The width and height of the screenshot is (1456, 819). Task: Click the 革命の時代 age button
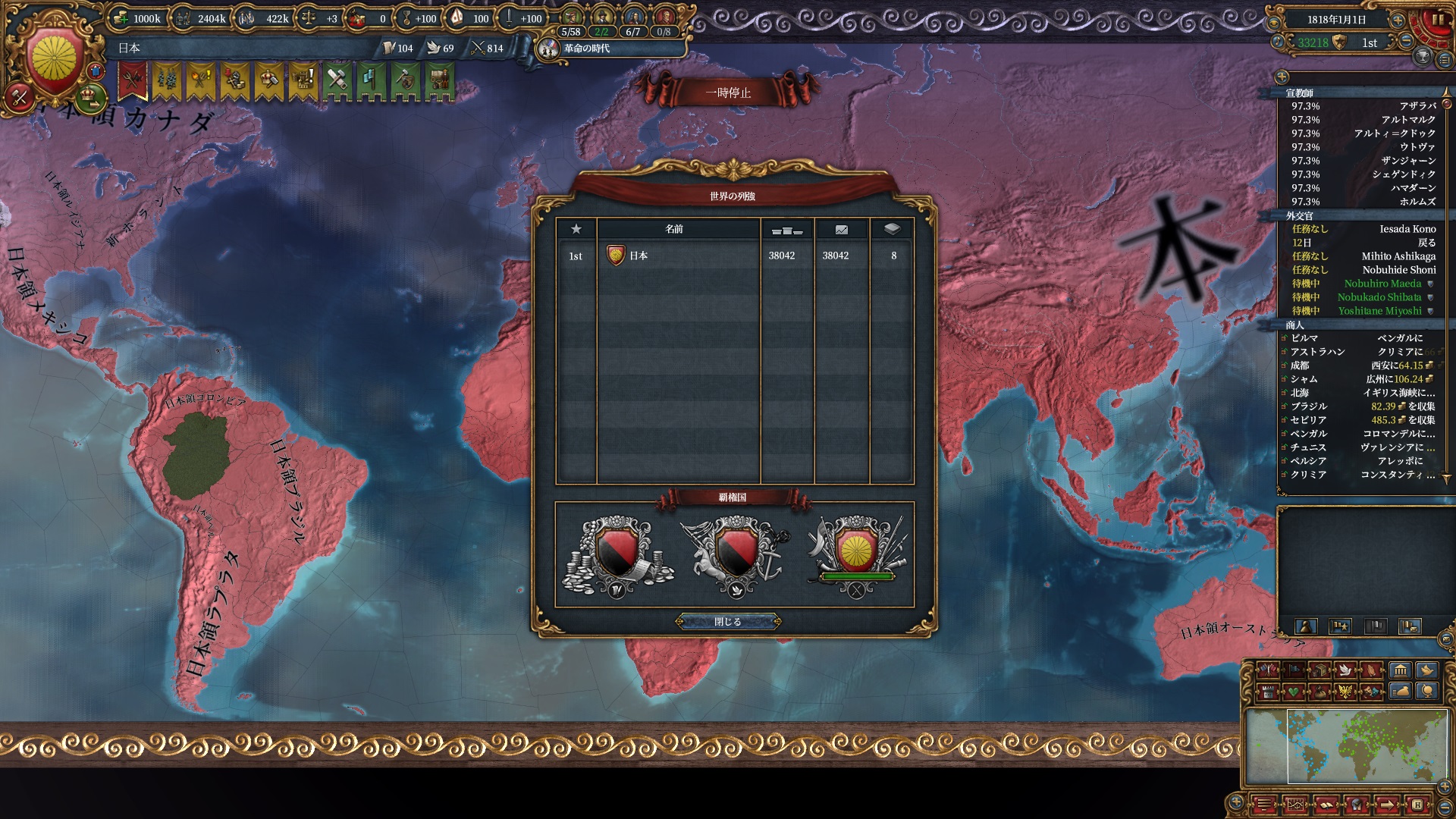pyautogui.click(x=585, y=49)
